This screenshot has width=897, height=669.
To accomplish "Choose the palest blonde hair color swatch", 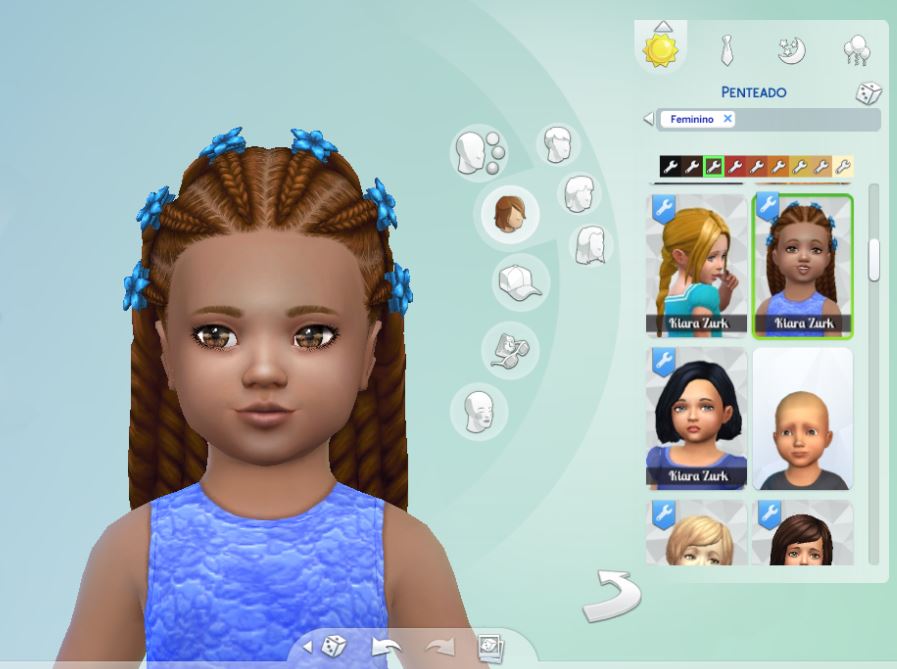I will click(x=843, y=166).
